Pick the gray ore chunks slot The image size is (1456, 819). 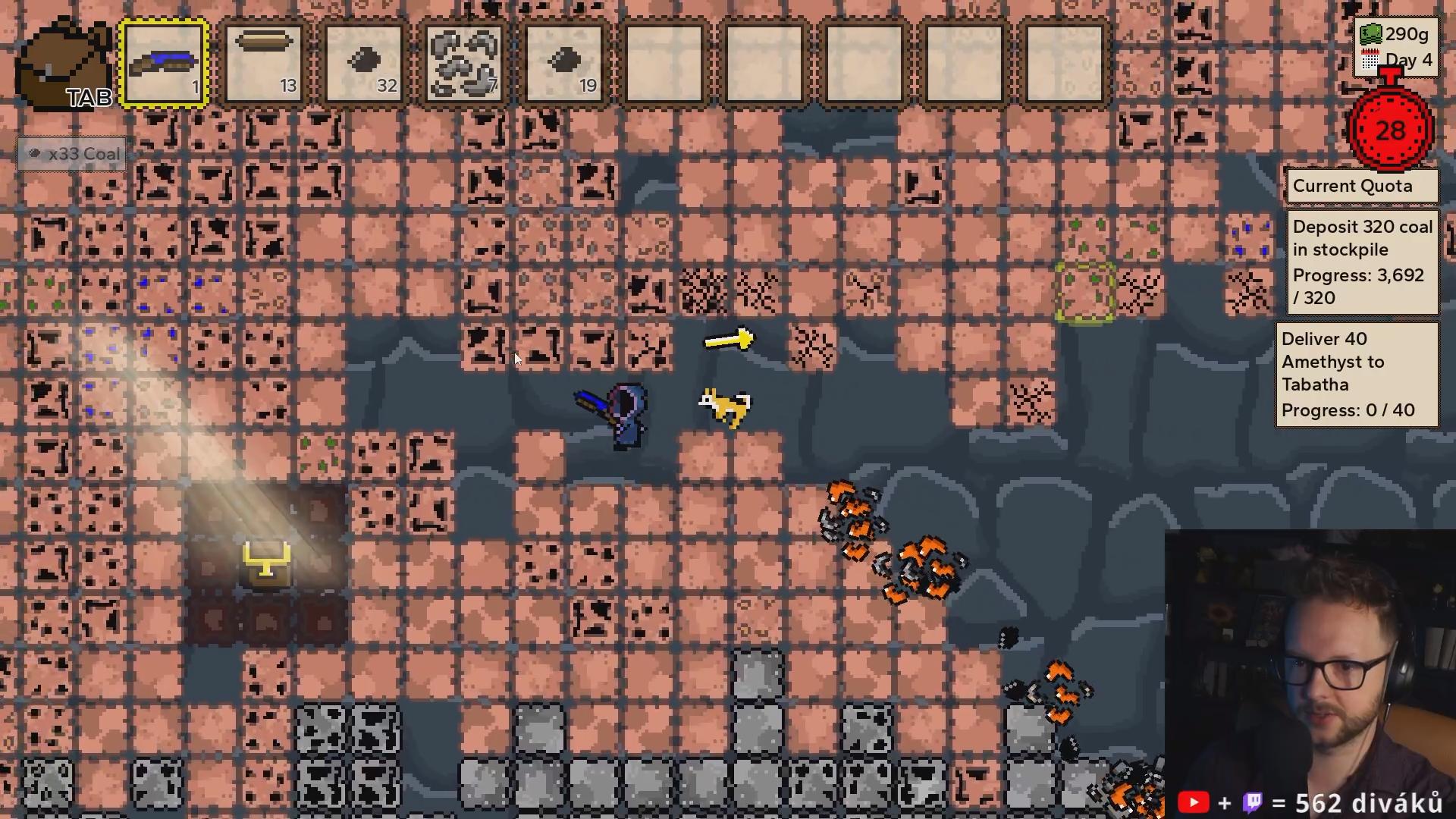pyautogui.click(x=464, y=64)
